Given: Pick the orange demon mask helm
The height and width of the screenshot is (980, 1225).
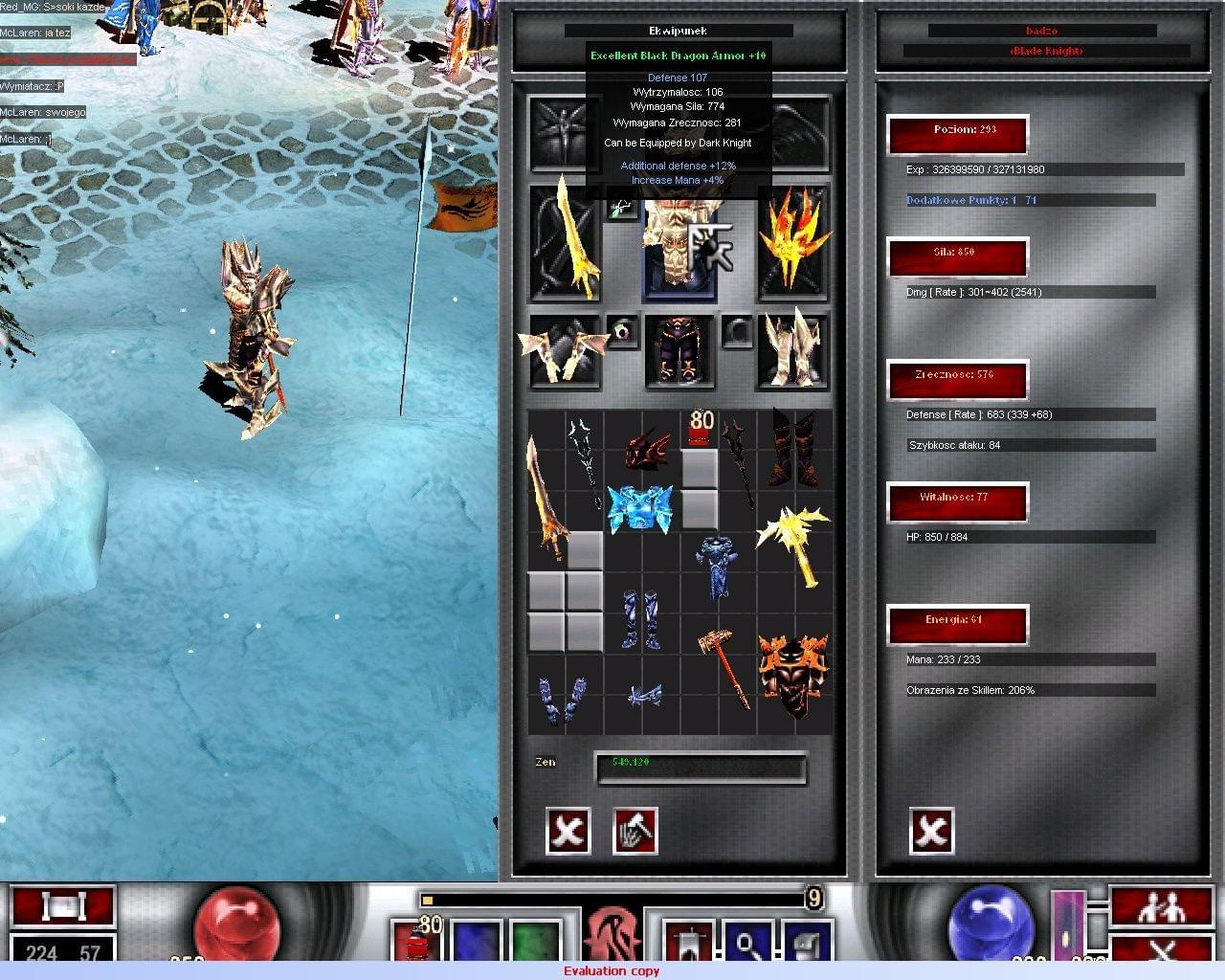Looking at the screenshot, I should click(793, 675).
